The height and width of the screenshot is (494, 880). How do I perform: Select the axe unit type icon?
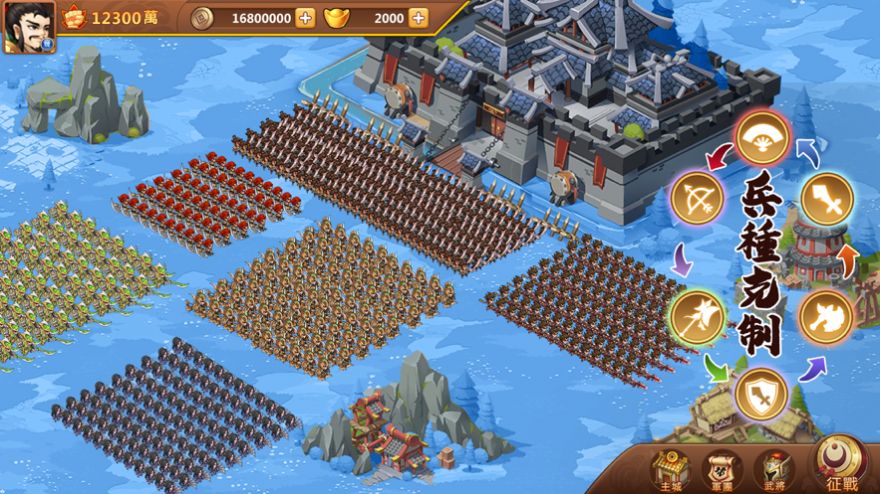point(826,316)
